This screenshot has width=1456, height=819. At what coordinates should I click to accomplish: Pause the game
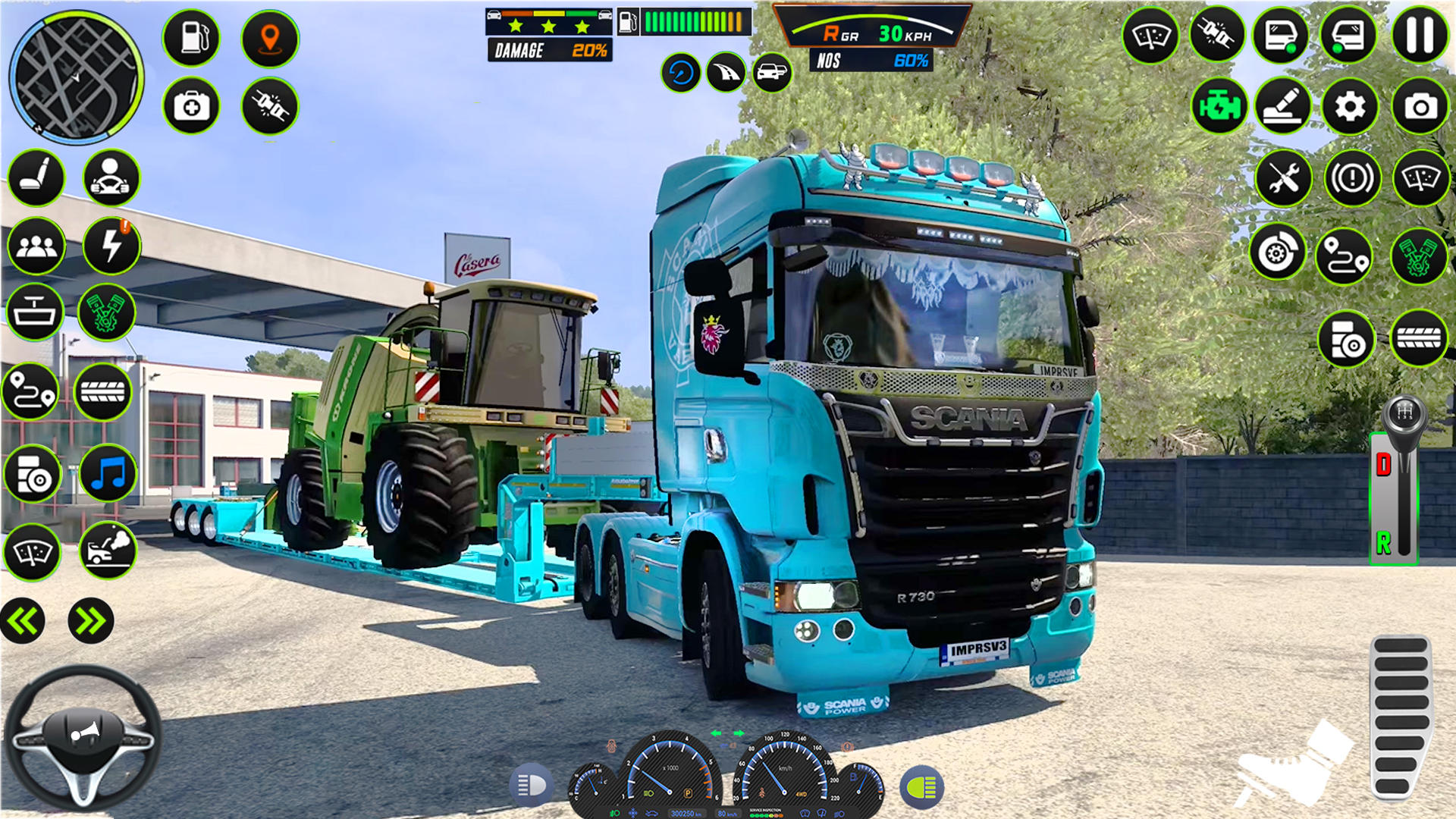coord(1420,34)
